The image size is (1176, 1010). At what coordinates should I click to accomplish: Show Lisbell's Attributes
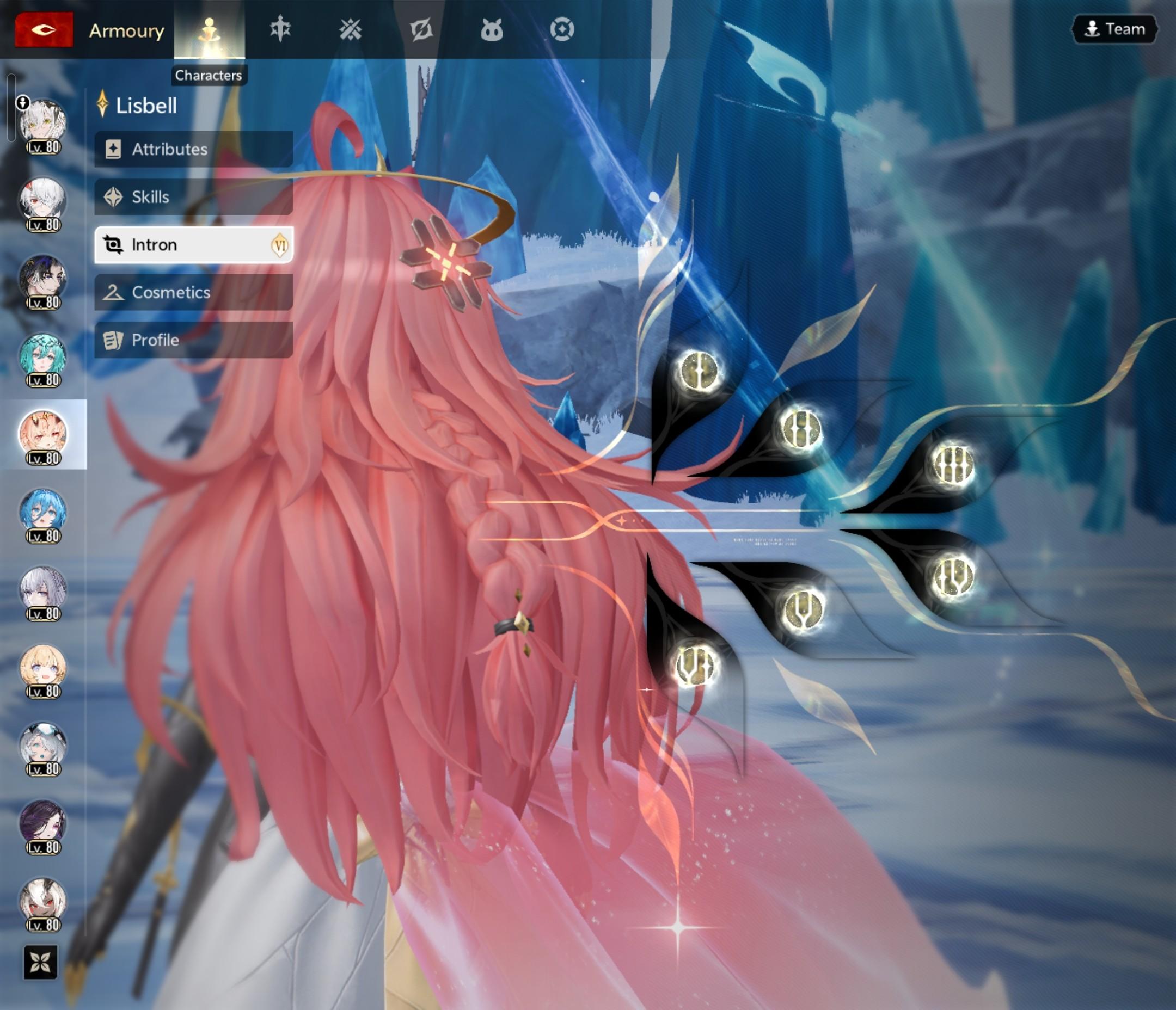coord(193,149)
